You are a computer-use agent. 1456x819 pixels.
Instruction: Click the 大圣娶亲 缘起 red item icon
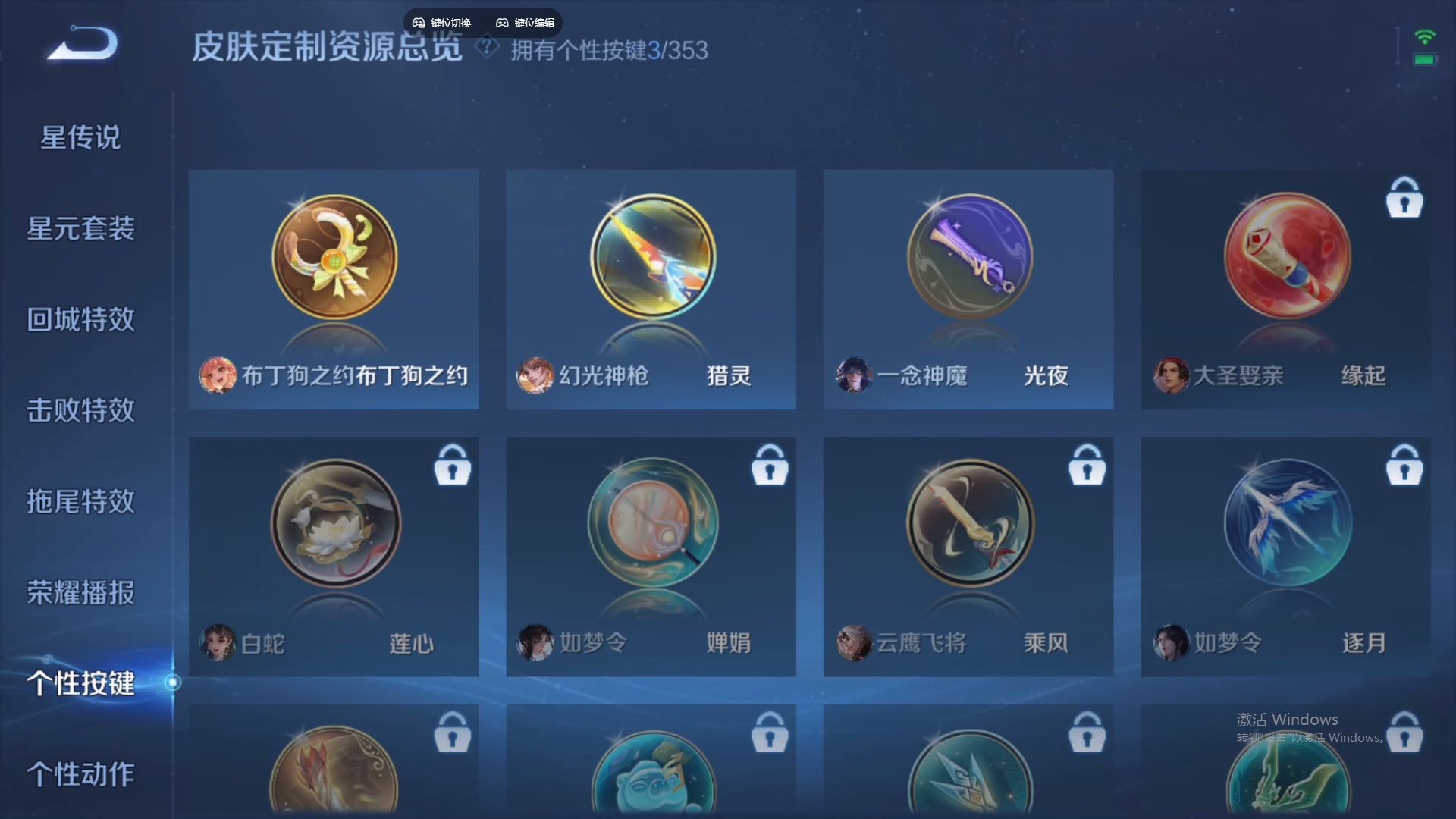pyautogui.click(x=1285, y=258)
